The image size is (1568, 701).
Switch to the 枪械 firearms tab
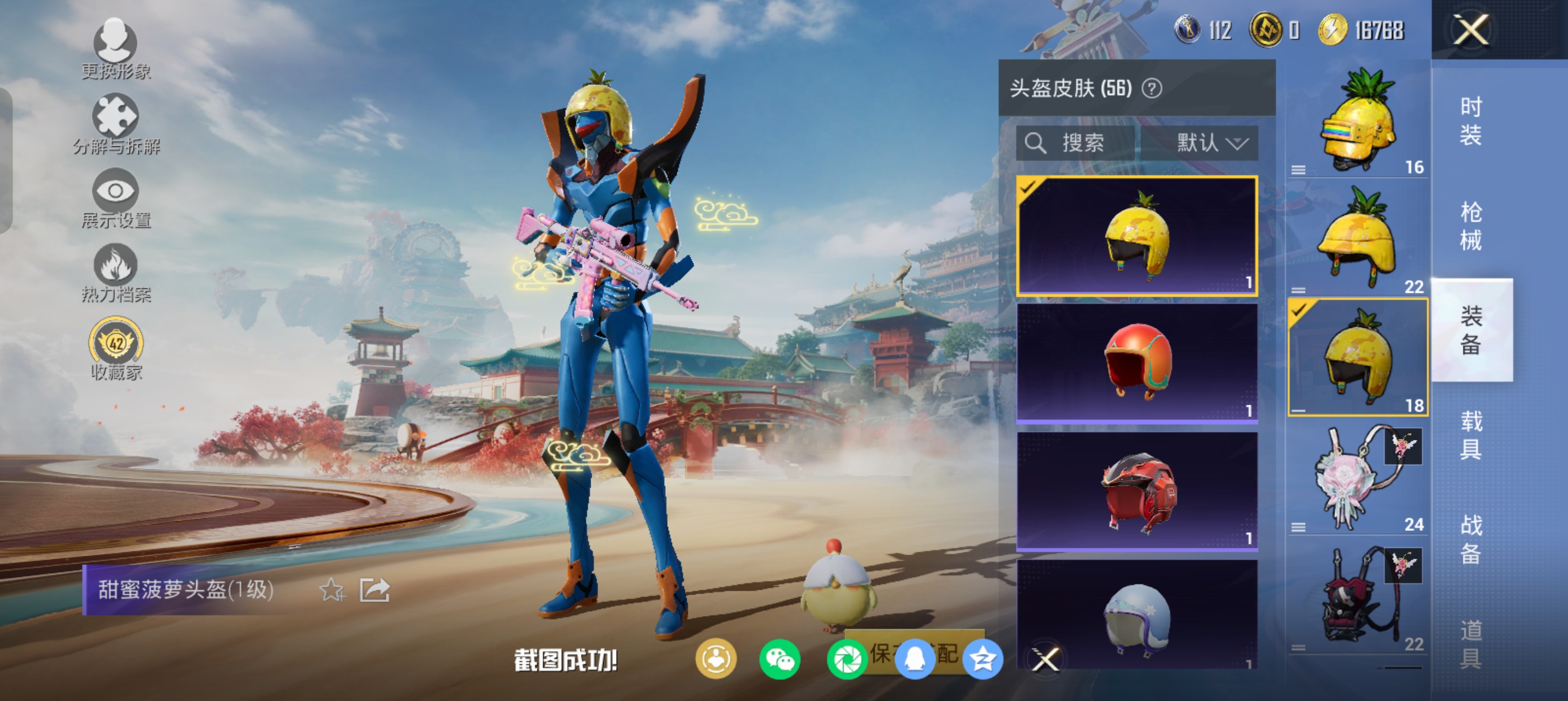tap(1471, 226)
